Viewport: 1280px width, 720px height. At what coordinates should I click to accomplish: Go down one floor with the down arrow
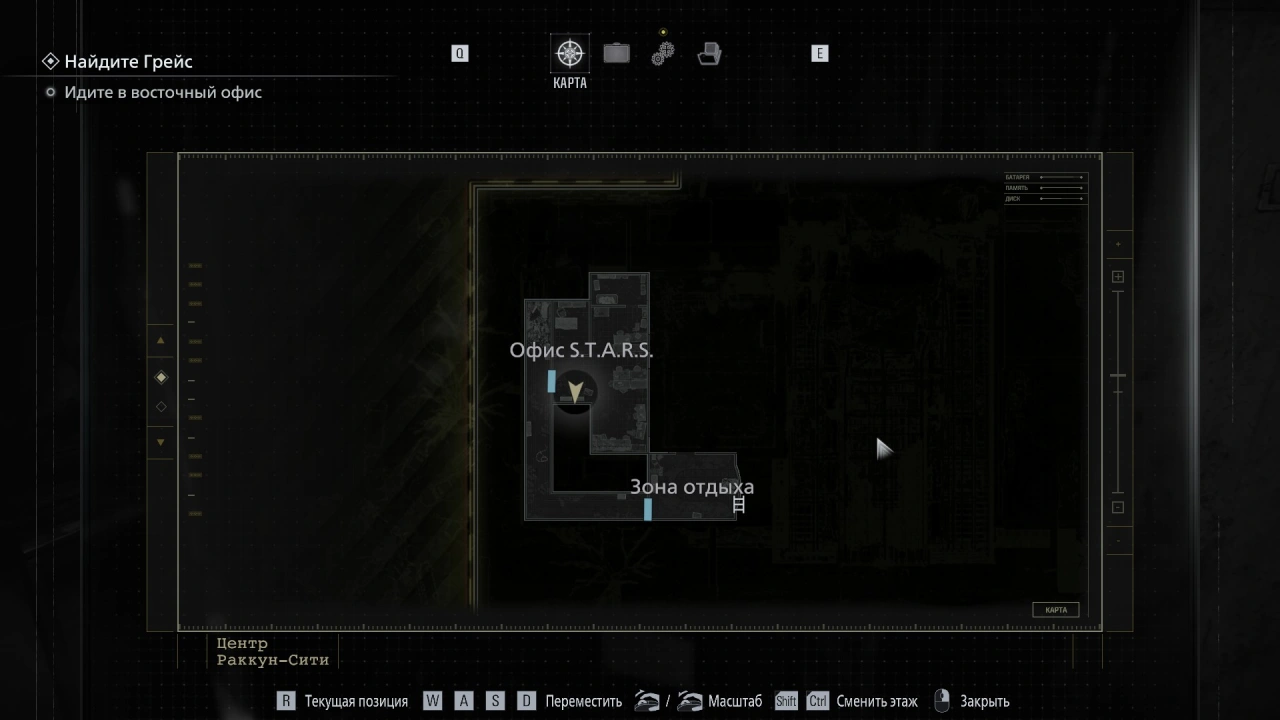click(161, 442)
